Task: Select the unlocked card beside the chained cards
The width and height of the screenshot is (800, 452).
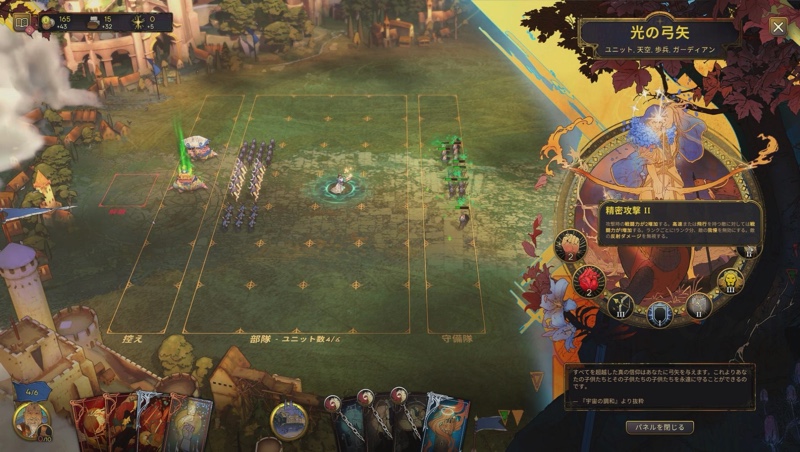Action: coord(446,420)
